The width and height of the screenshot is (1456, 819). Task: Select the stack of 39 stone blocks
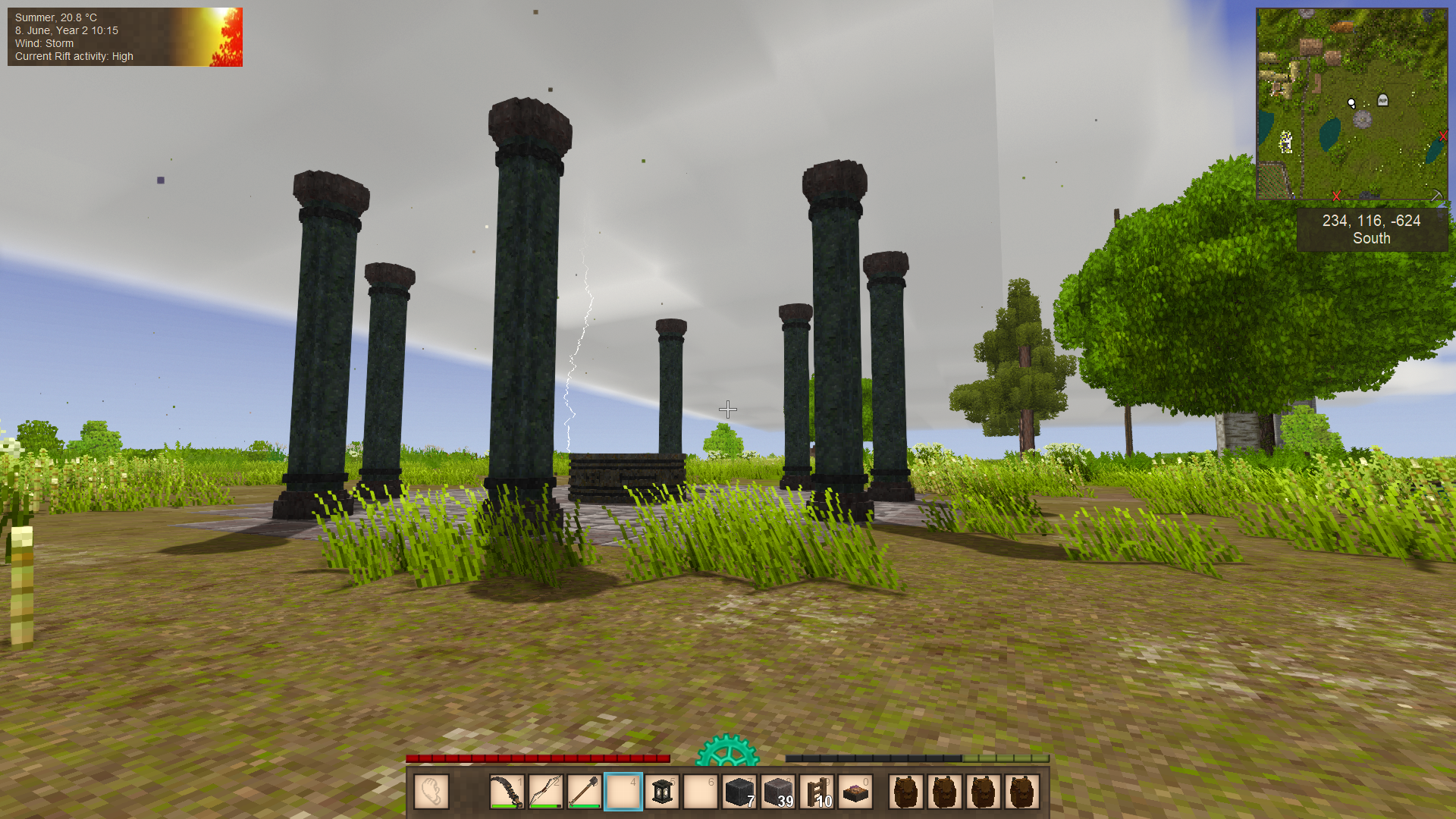[x=778, y=792]
